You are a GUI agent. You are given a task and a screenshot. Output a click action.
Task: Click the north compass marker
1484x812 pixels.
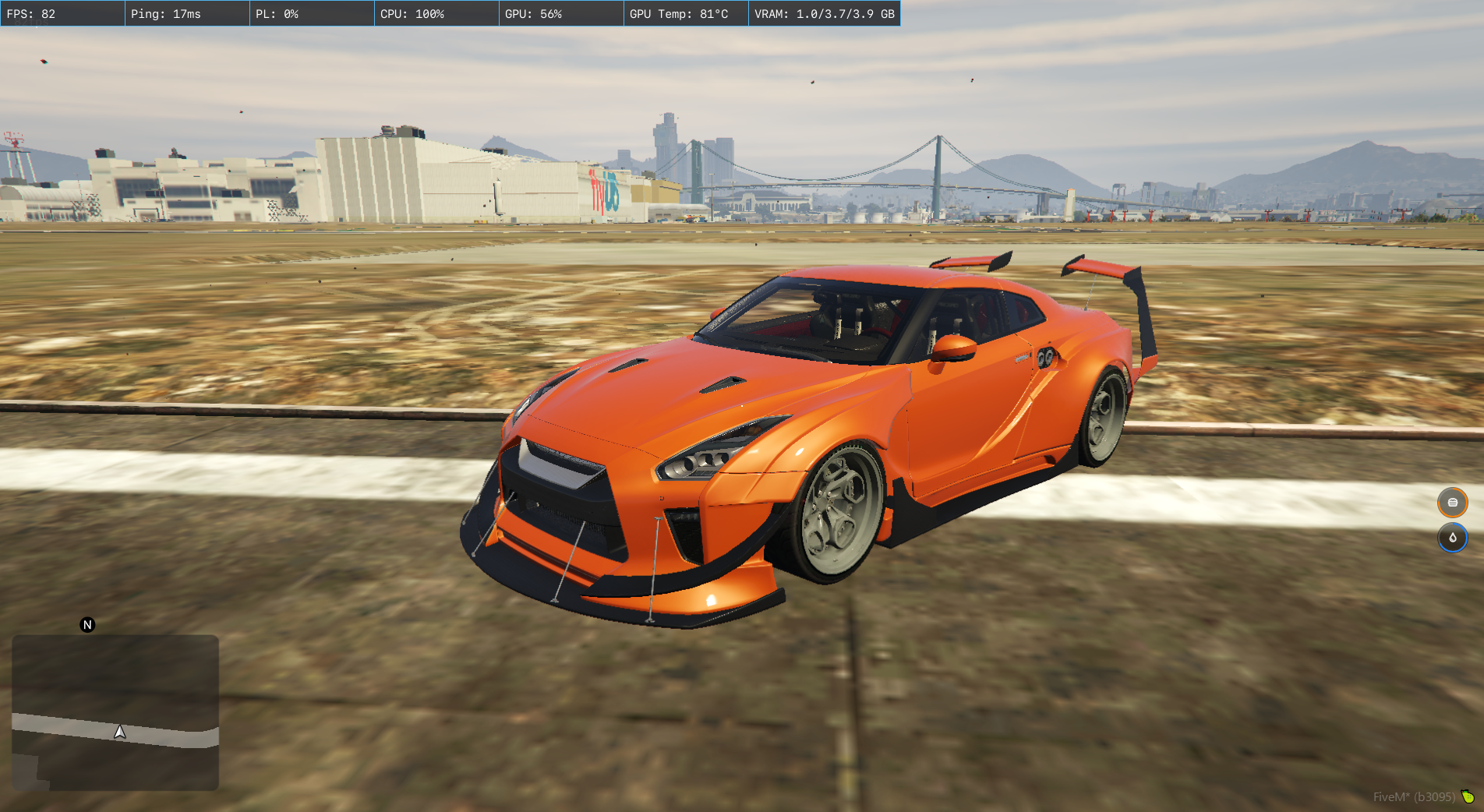[87, 625]
